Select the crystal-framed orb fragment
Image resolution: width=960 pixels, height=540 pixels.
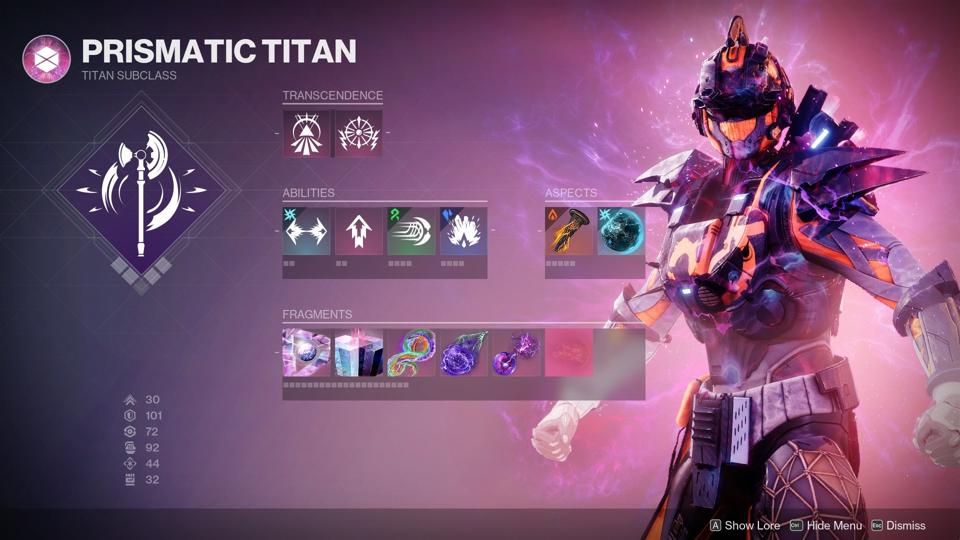(x=306, y=353)
